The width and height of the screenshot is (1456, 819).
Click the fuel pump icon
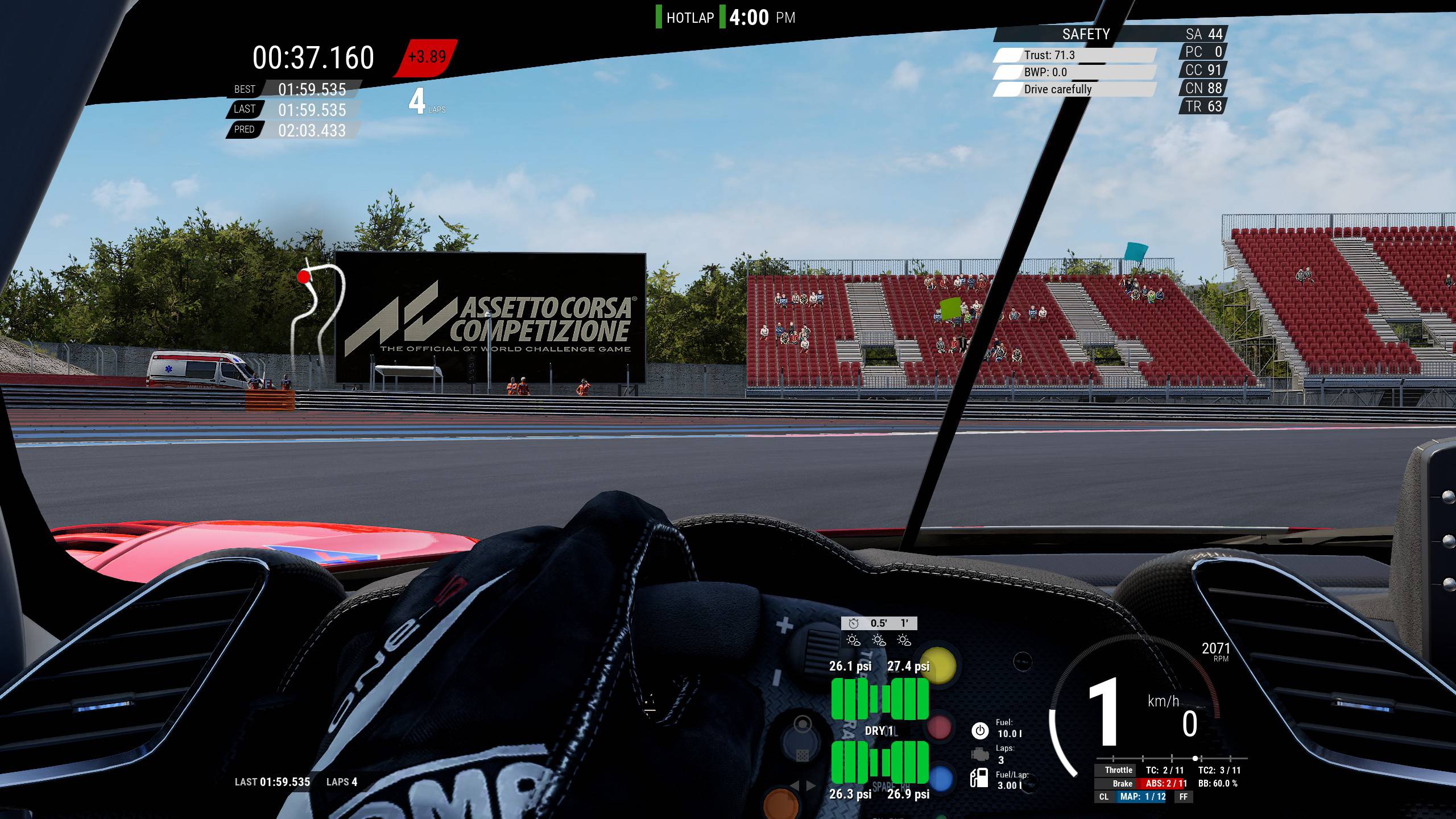[x=979, y=778]
